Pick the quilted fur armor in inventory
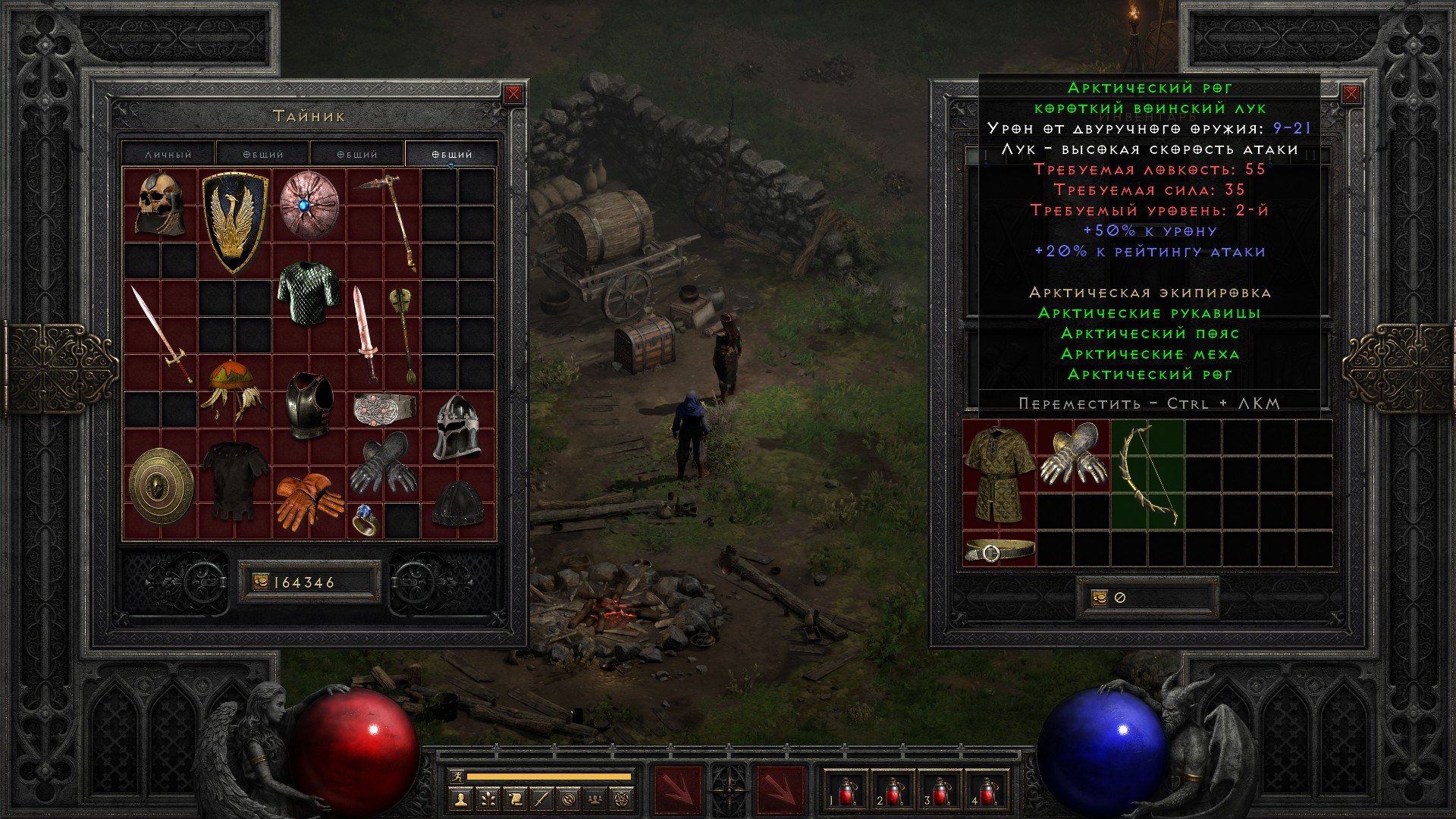Image resolution: width=1456 pixels, height=819 pixels. click(x=999, y=475)
